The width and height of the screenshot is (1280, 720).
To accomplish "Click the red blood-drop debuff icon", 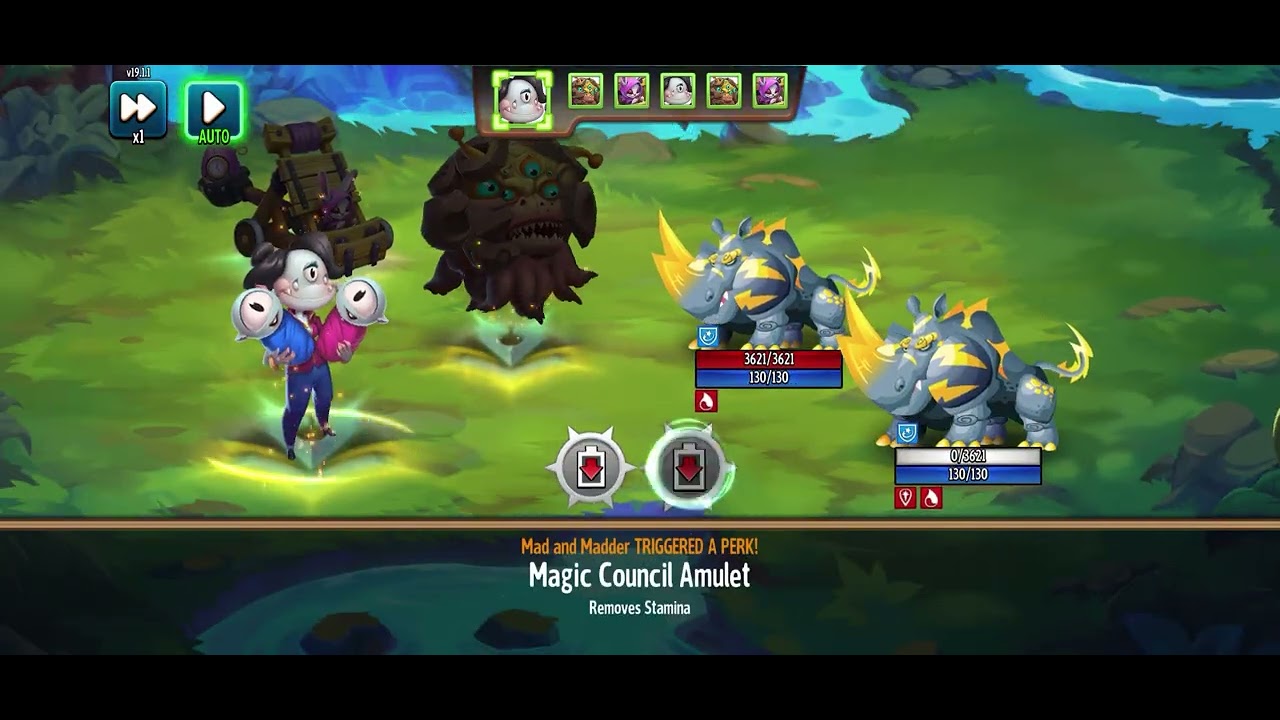I will click(707, 400).
